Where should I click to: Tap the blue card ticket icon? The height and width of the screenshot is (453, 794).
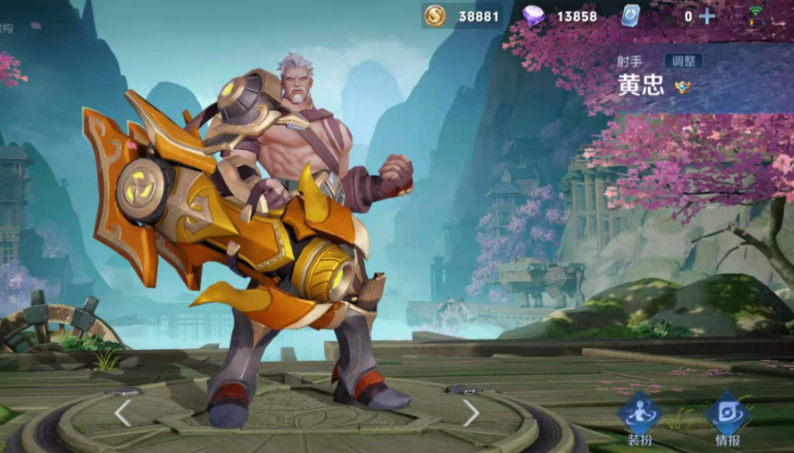tap(630, 16)
